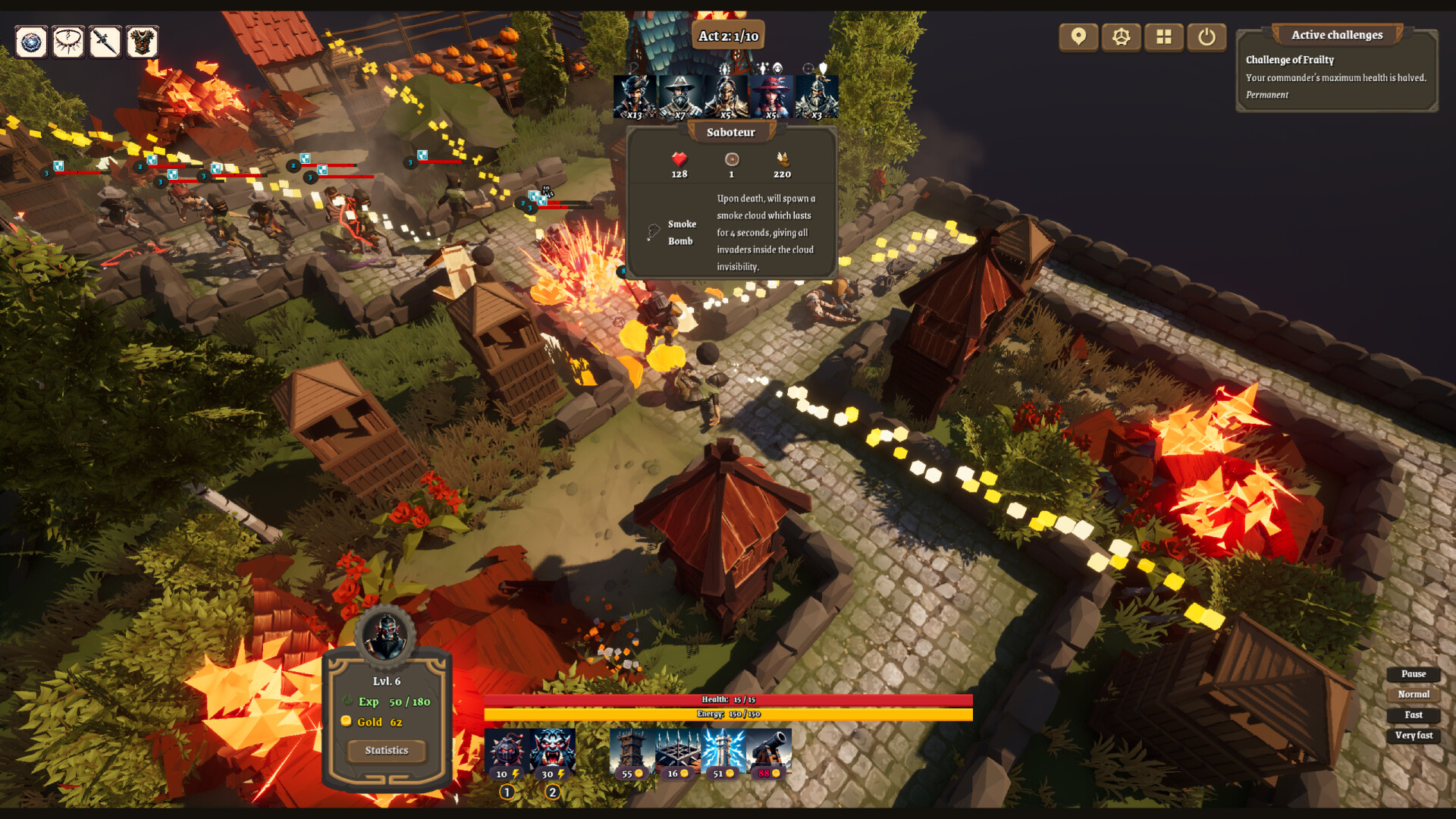The image size is (1456, 819).
Task: Pause the game
Action: (1412, 674)
